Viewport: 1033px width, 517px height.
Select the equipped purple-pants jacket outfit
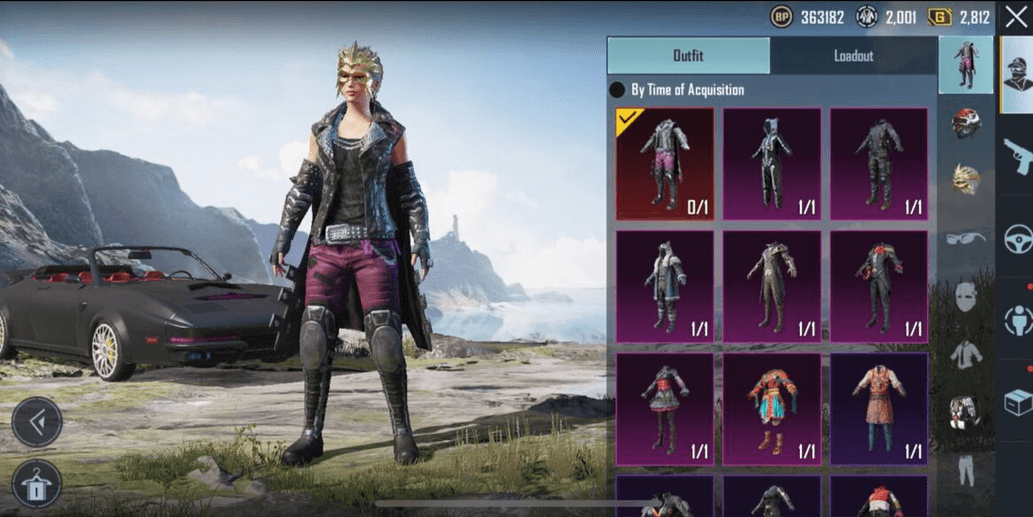[665, 164]
